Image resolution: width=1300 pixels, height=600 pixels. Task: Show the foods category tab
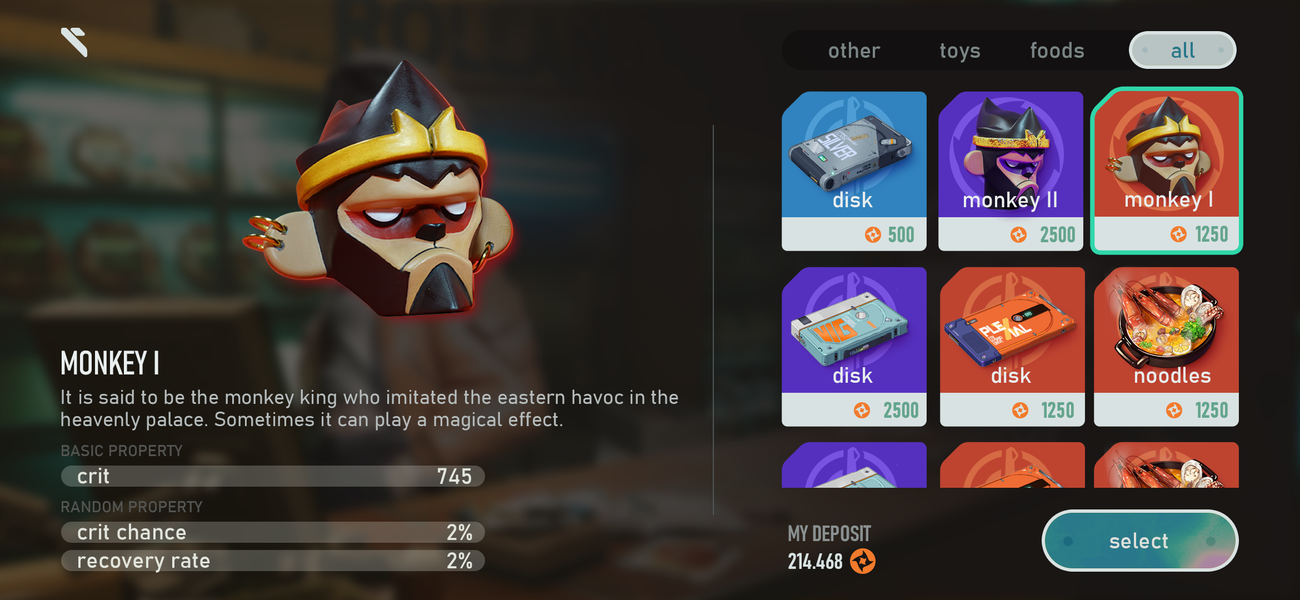pyautogui.click(x=1057, y=51)
